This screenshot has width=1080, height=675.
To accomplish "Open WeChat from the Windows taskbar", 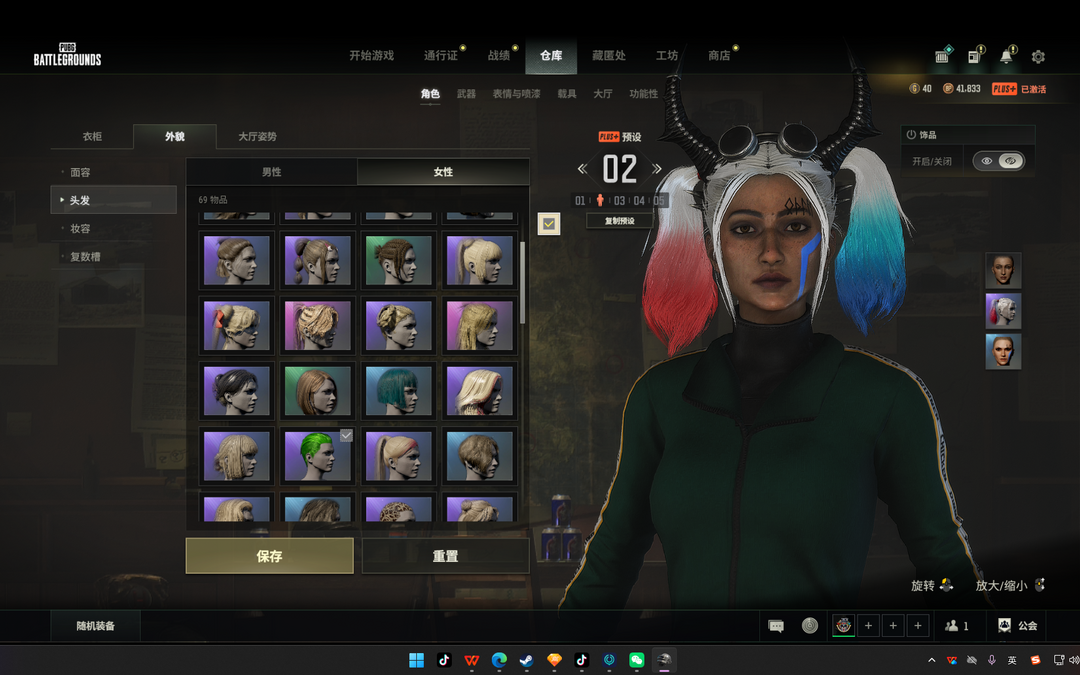I will pyautogui.click(x=636, y=660).
